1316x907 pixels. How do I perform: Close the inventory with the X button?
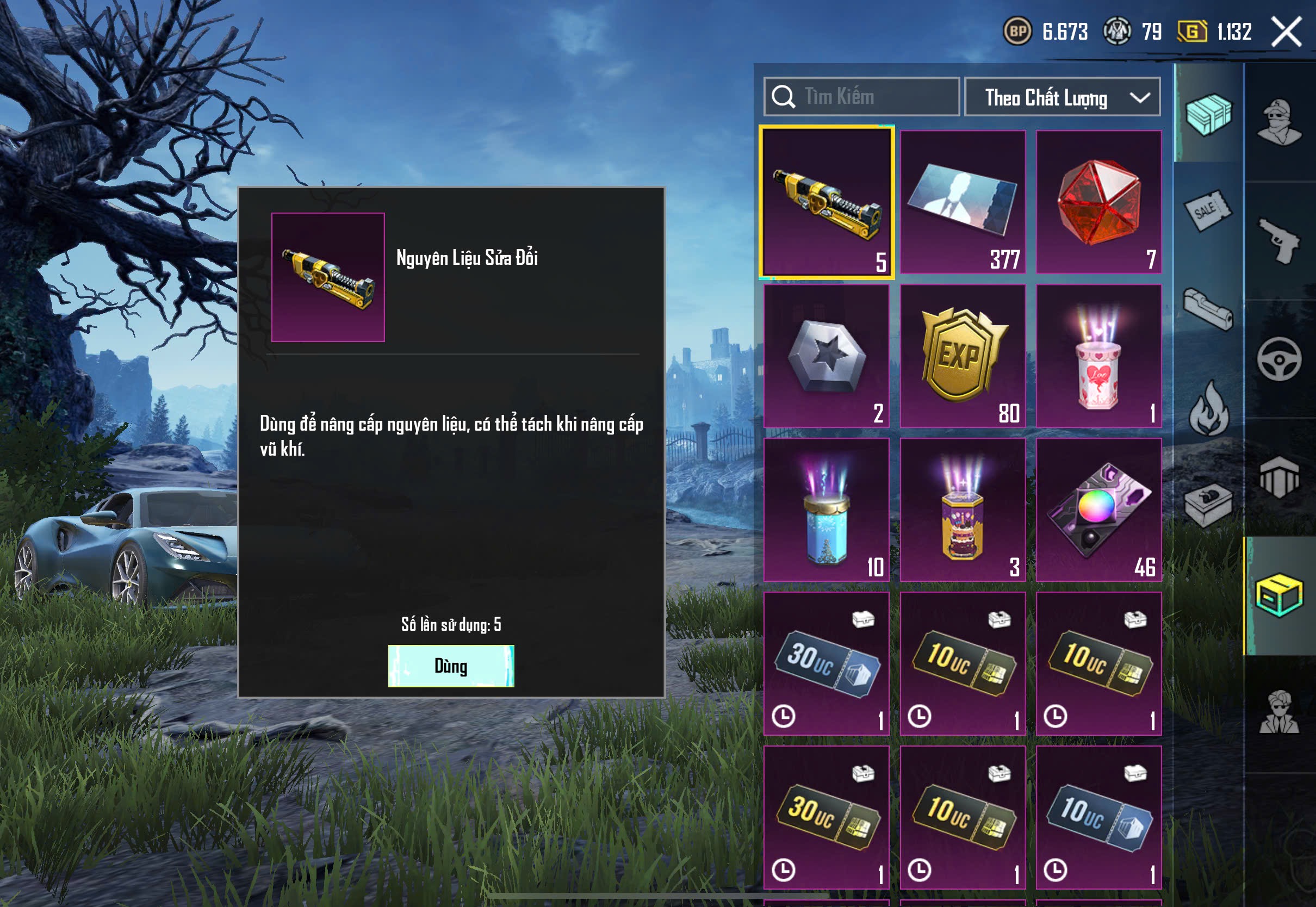click(x=1287, y=31)
